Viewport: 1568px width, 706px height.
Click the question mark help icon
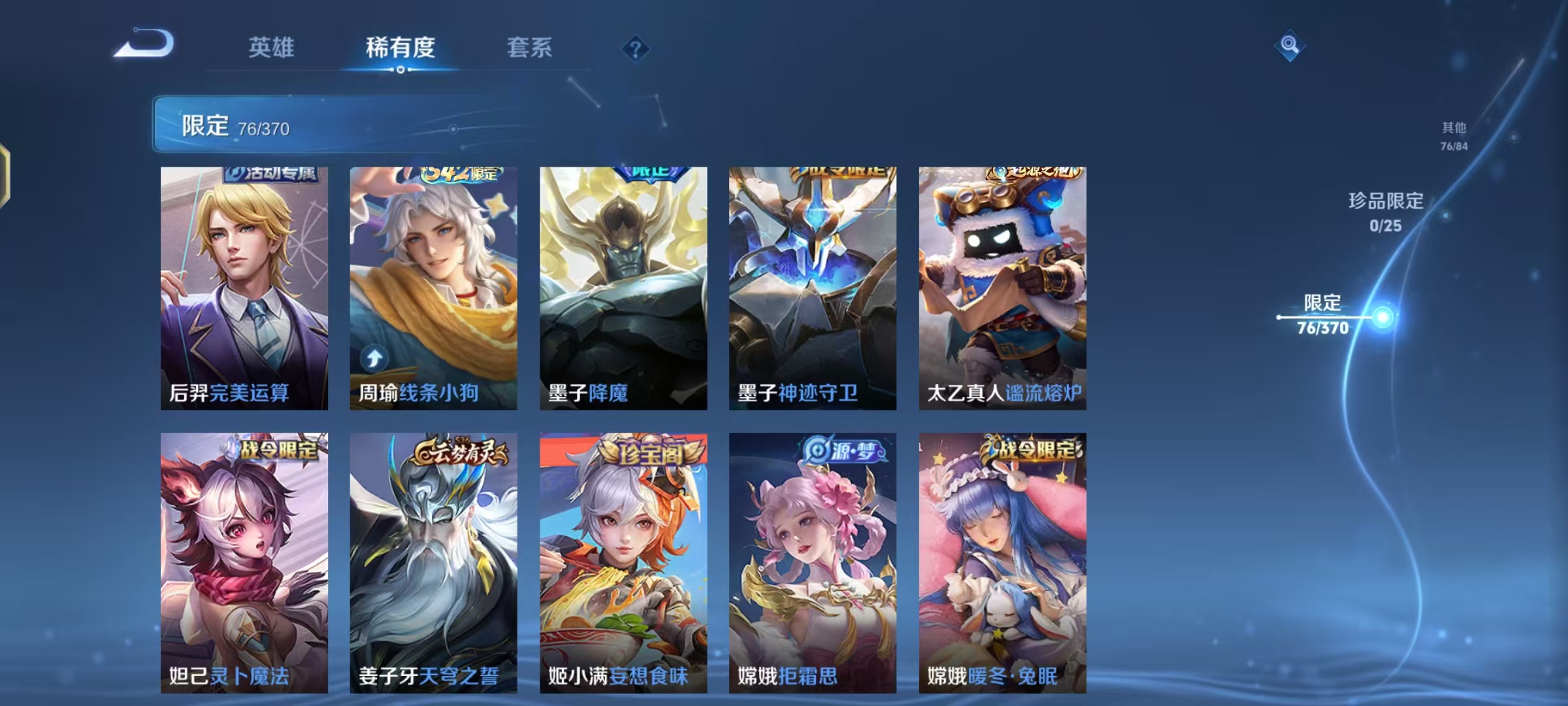pyautogui.click(x=636, y=49)
